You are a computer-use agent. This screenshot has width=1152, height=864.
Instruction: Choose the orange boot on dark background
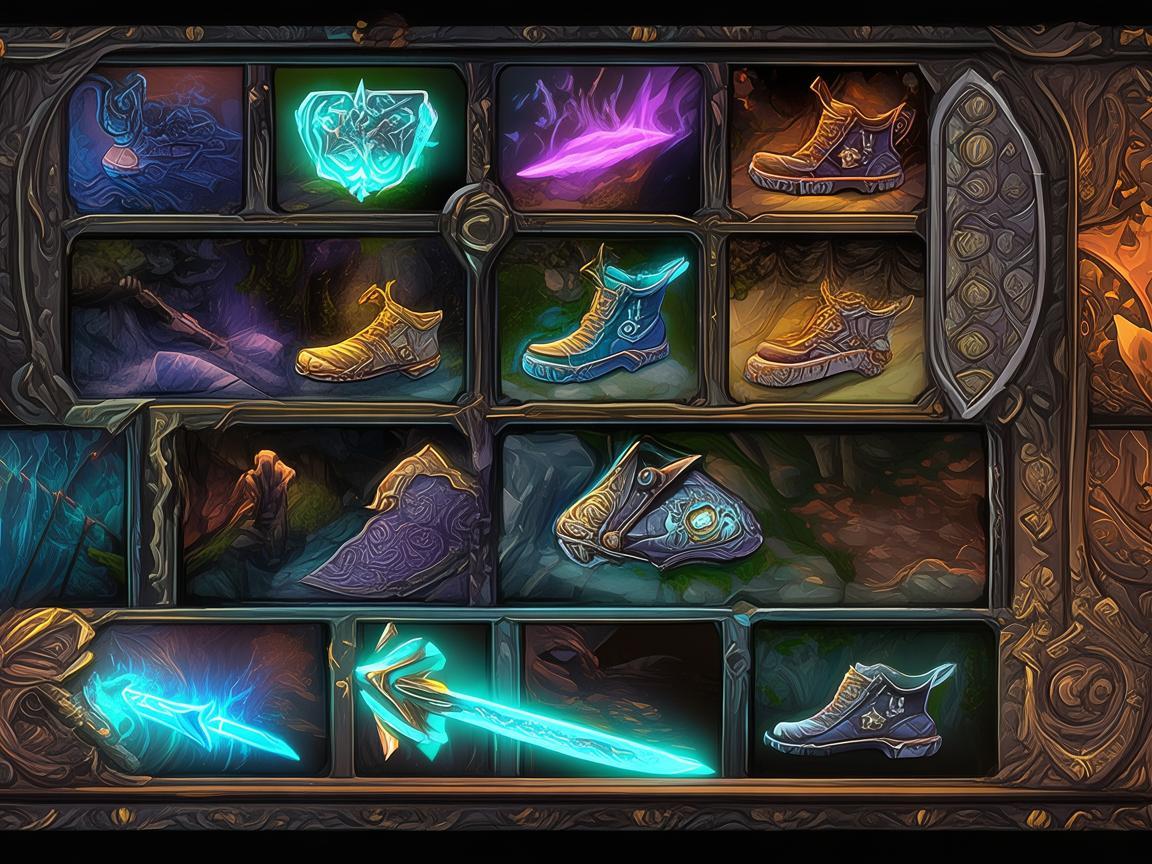tap(826, 140)
